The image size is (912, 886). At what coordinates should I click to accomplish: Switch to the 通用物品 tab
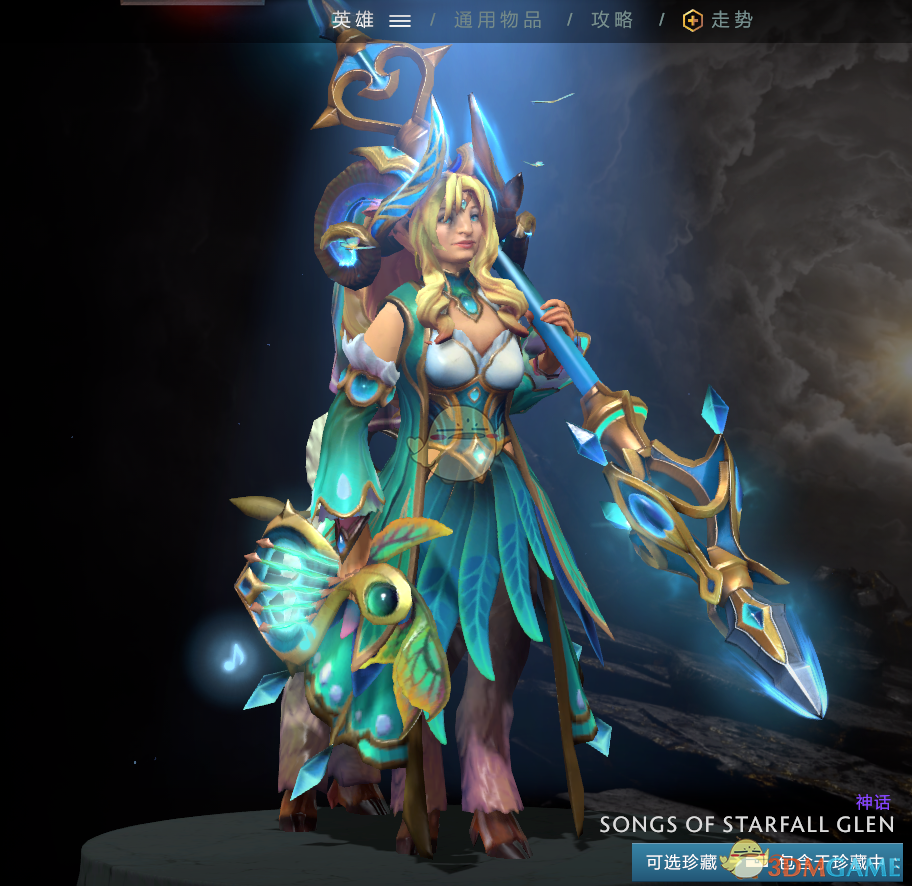(498, 20)
